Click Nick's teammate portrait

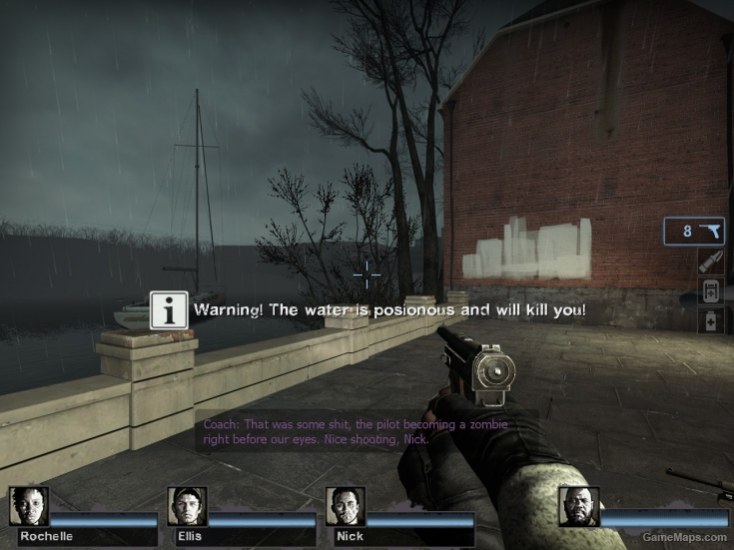[x=345, y=507]
